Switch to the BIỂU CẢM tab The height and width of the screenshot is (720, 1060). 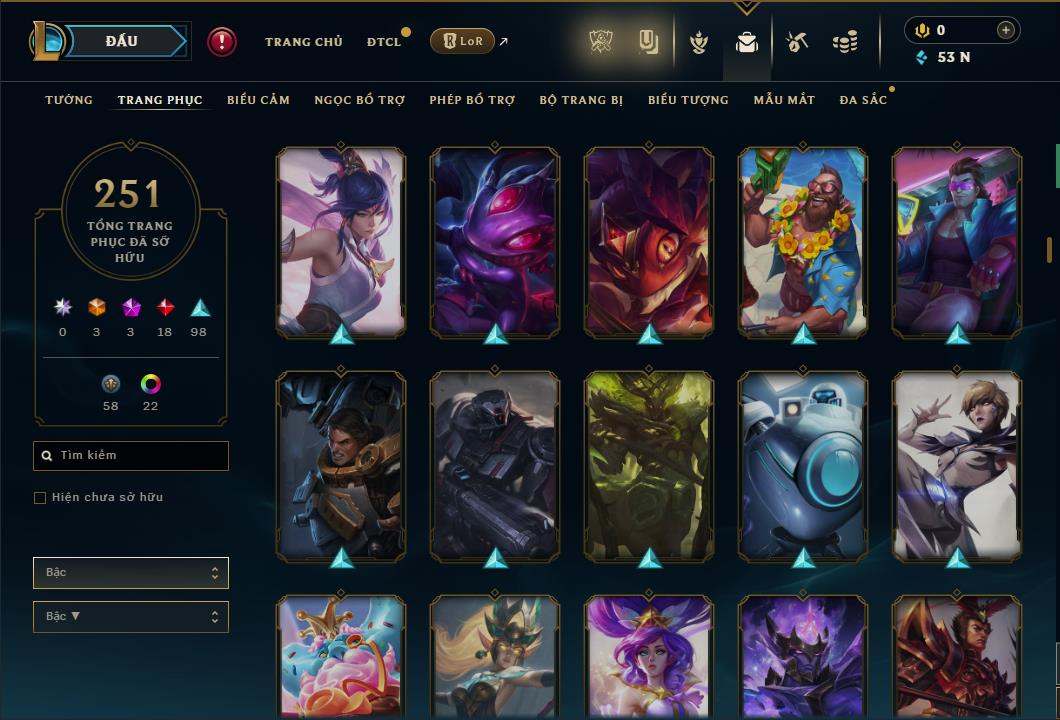pyautogui.click(x=258, y=100)
